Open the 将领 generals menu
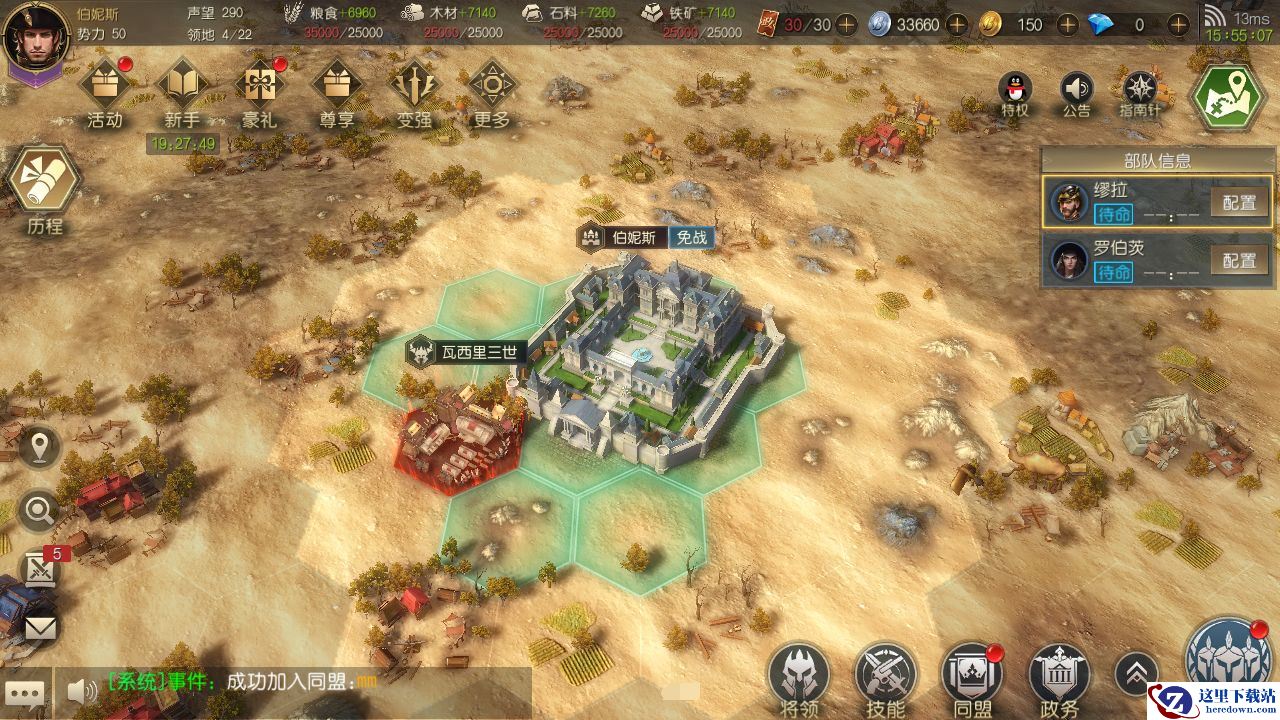Viewport: 1280px width, 720px height. [x=798, y=677]
